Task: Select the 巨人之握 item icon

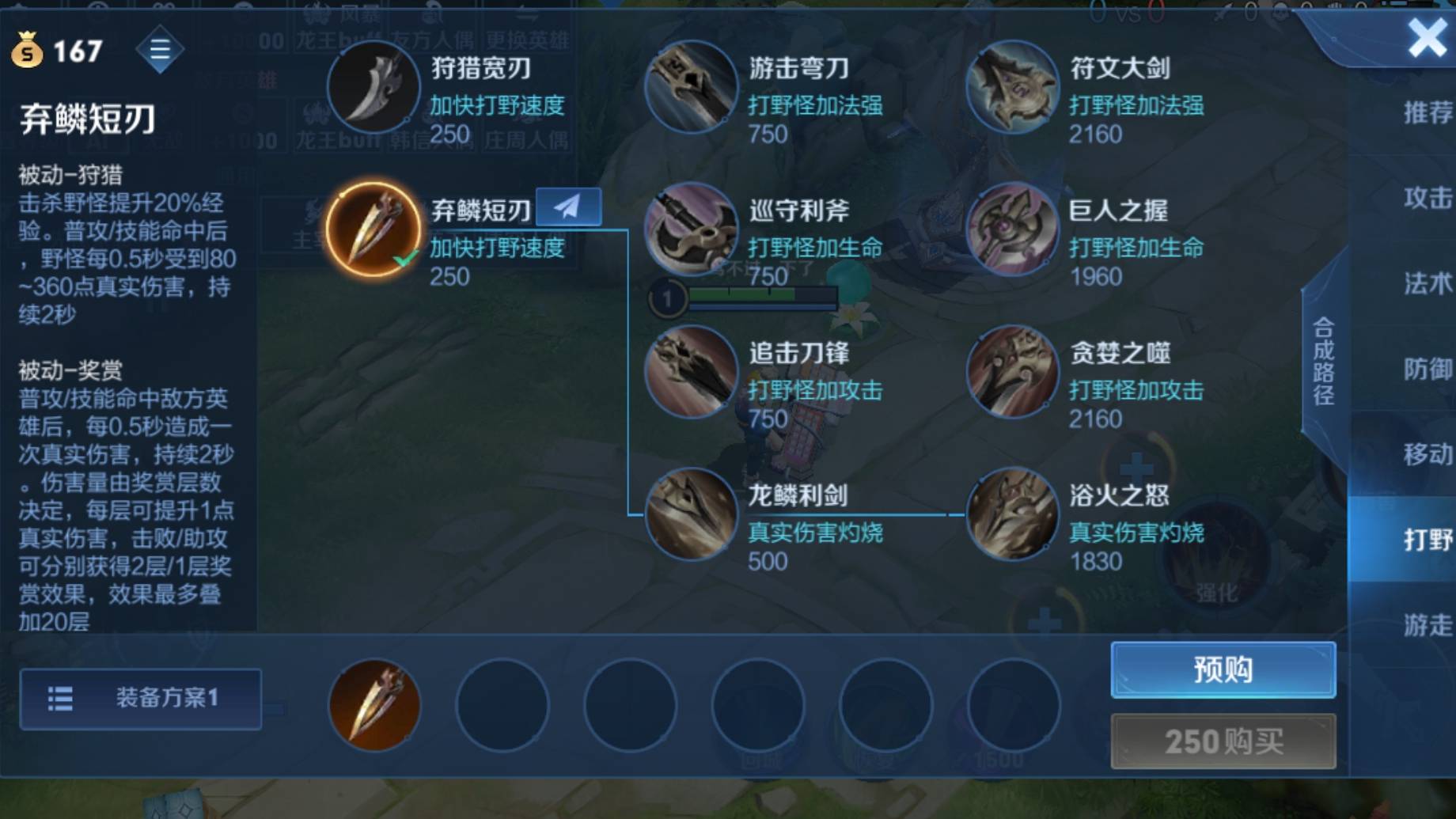Action: (x=1011, y=229)
